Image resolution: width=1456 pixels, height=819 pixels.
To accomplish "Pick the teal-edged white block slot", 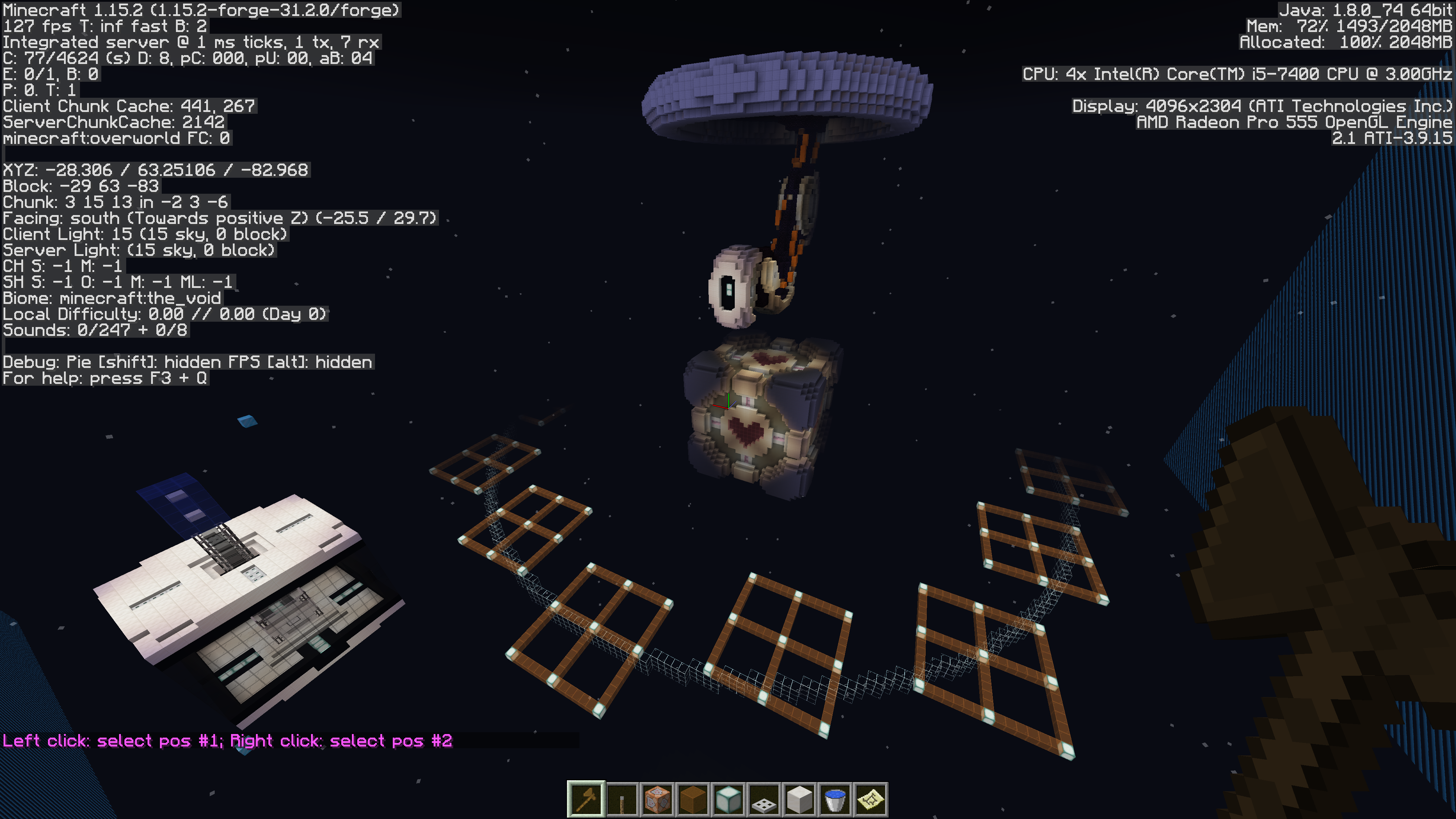I will pos(729,800).
